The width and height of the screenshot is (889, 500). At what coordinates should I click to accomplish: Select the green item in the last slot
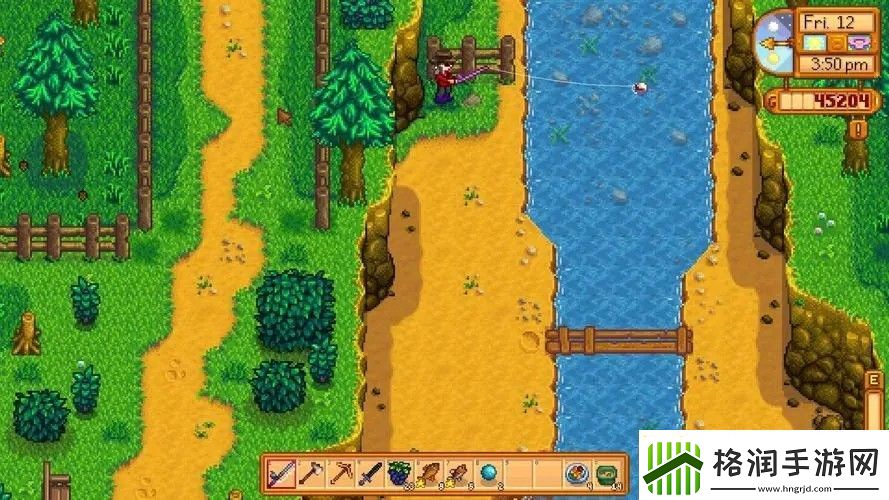coord(607,474)
